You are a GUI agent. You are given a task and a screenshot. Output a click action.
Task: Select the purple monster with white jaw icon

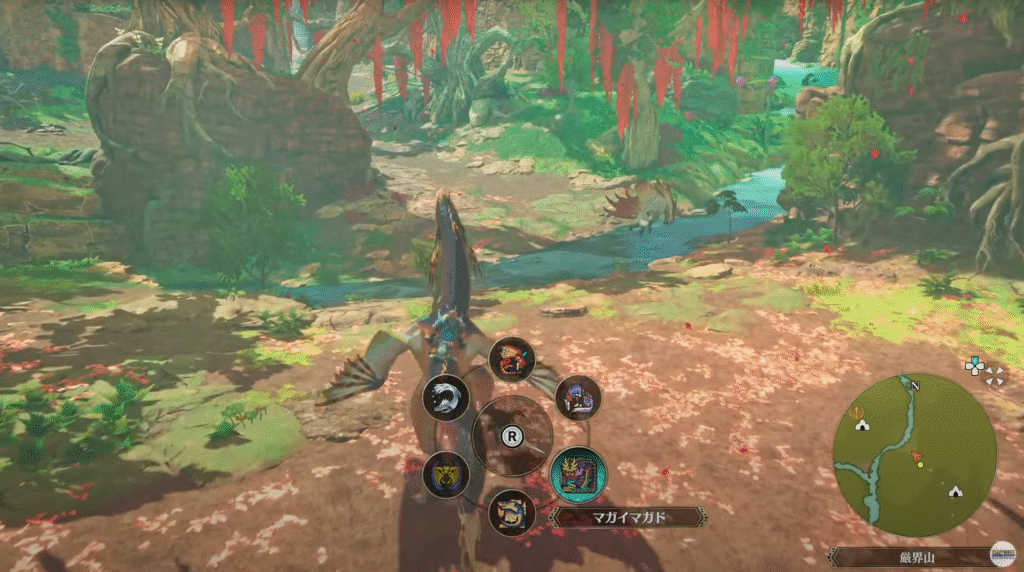click(577, 398)
